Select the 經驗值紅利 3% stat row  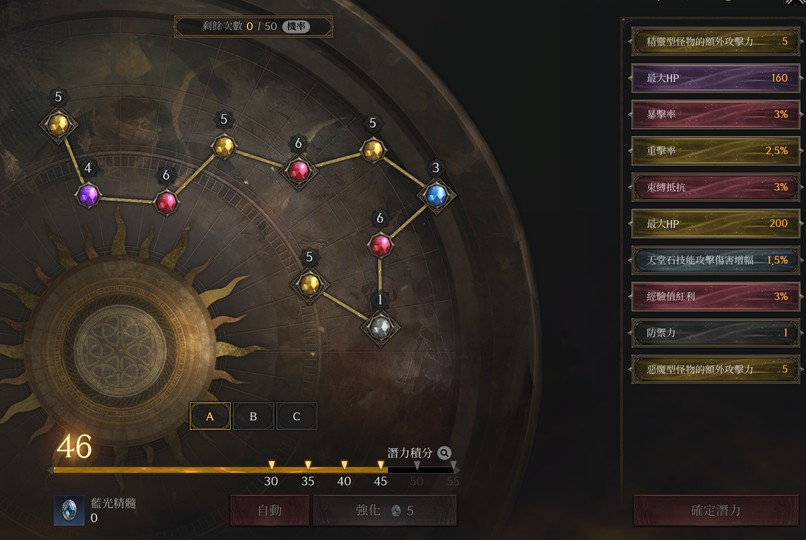point(715,296)
